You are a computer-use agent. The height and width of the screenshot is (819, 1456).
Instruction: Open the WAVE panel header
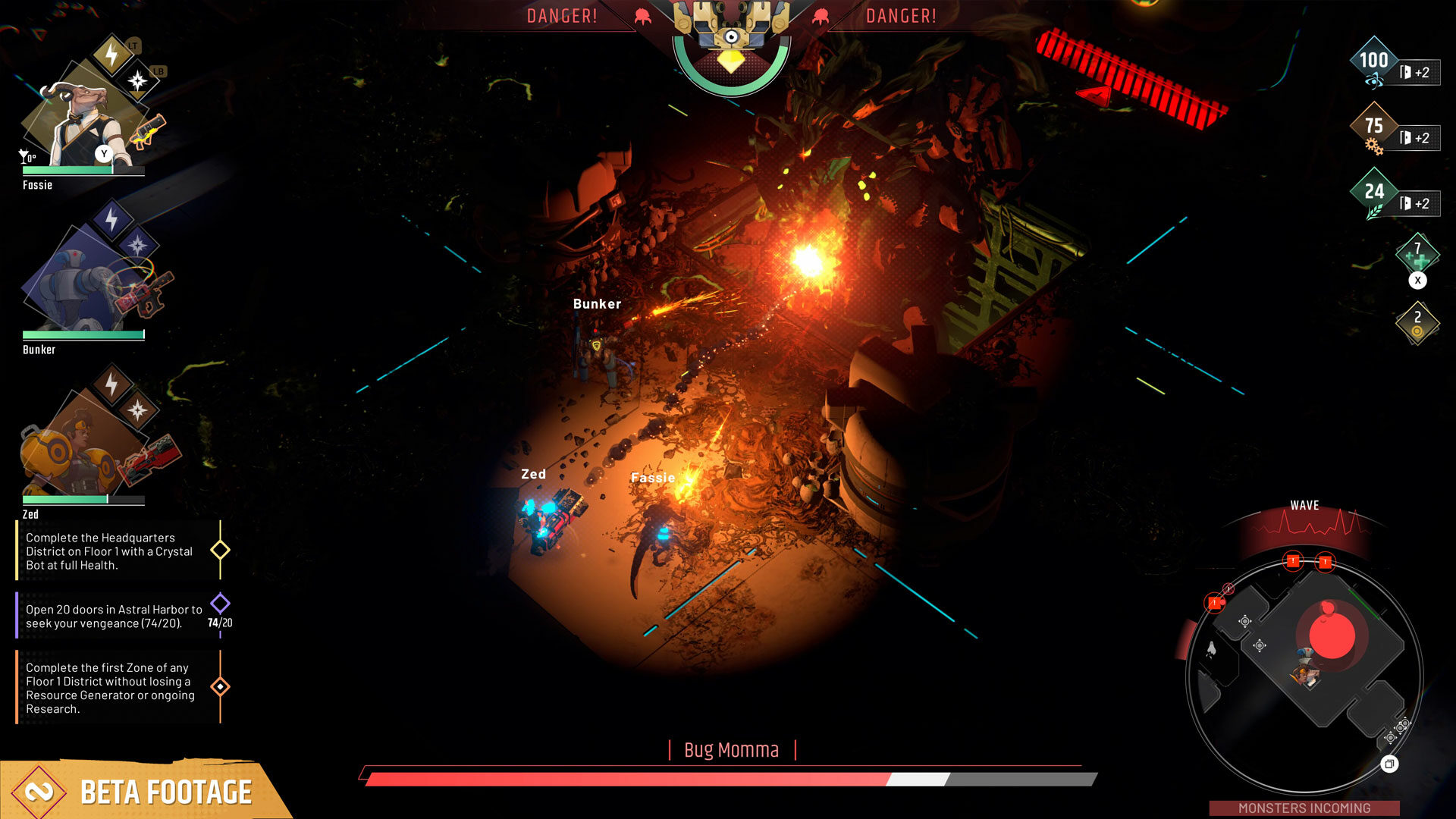1306,505
